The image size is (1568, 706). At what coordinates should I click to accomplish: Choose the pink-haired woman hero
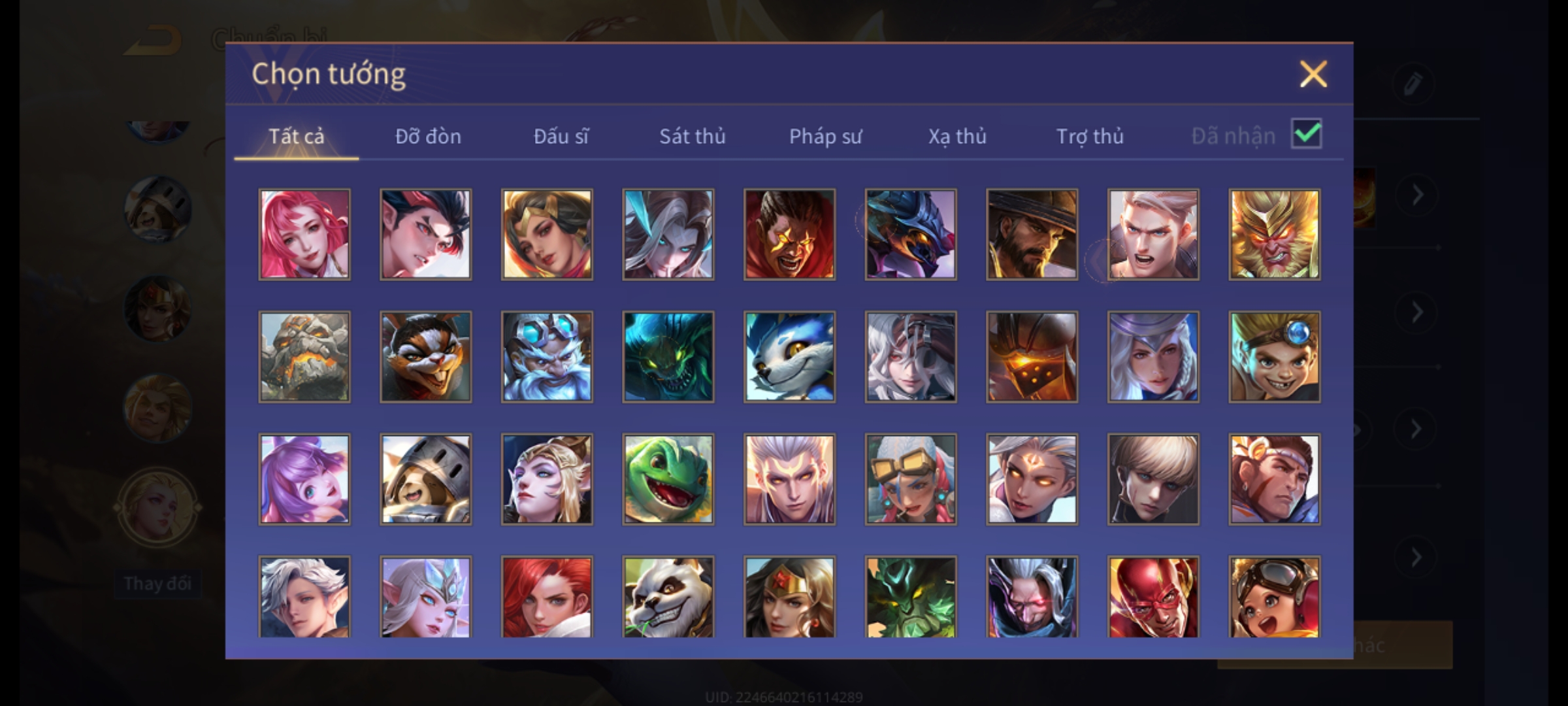pyautogui.click(x=304, y=235)
